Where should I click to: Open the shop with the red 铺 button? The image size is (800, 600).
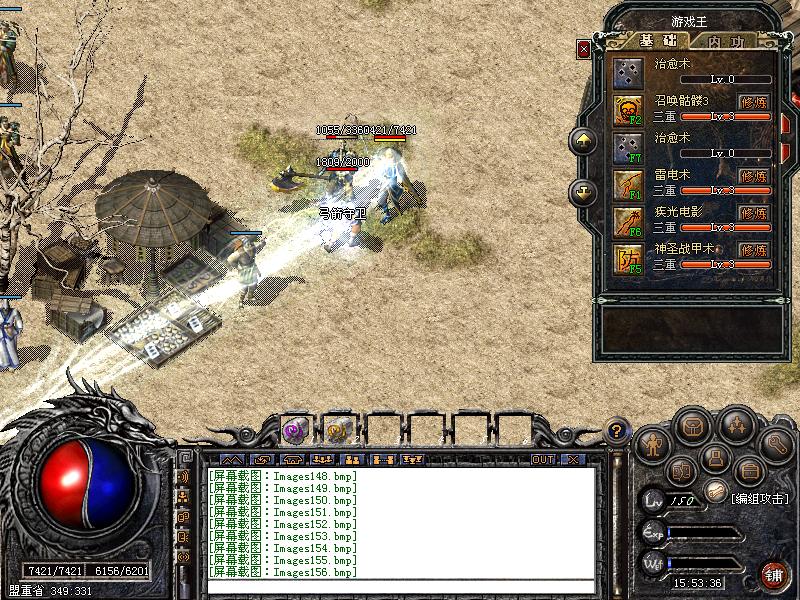pos(773,574)
